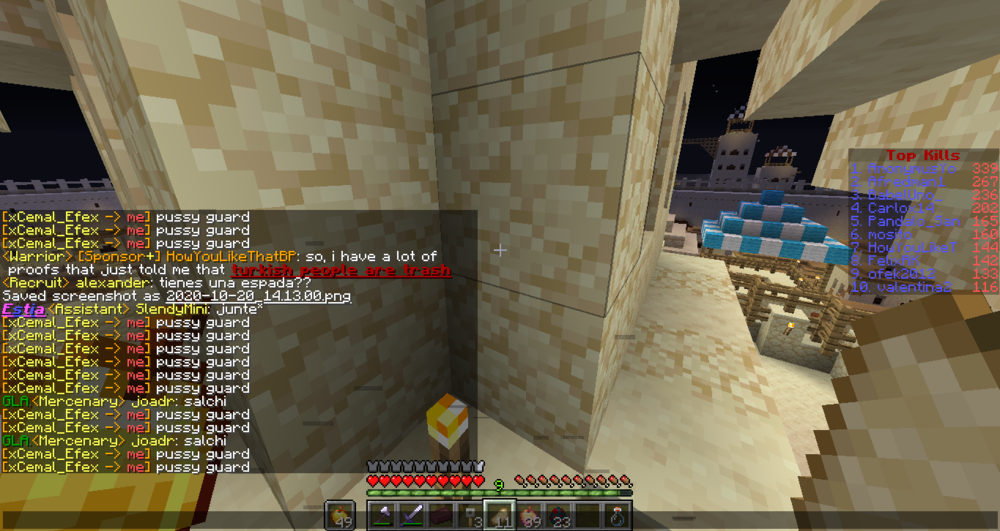The height and width of the screenshot is (531, 1000).
Task: Pick the hotbar slot holding 3 items
Action: click(x=467, y=515)
